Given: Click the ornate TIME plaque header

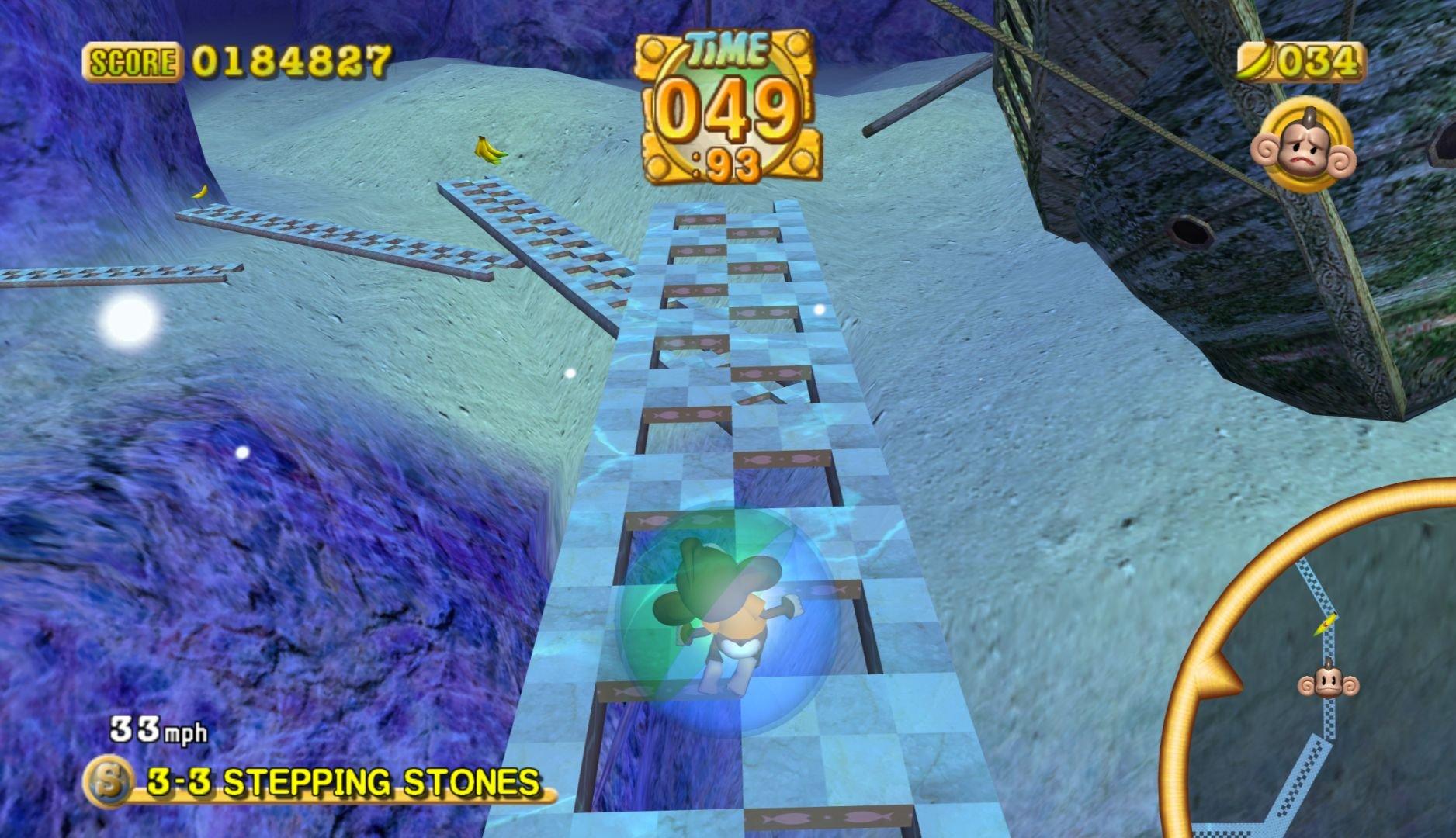Looking at the screenshot, I should 726,48.
